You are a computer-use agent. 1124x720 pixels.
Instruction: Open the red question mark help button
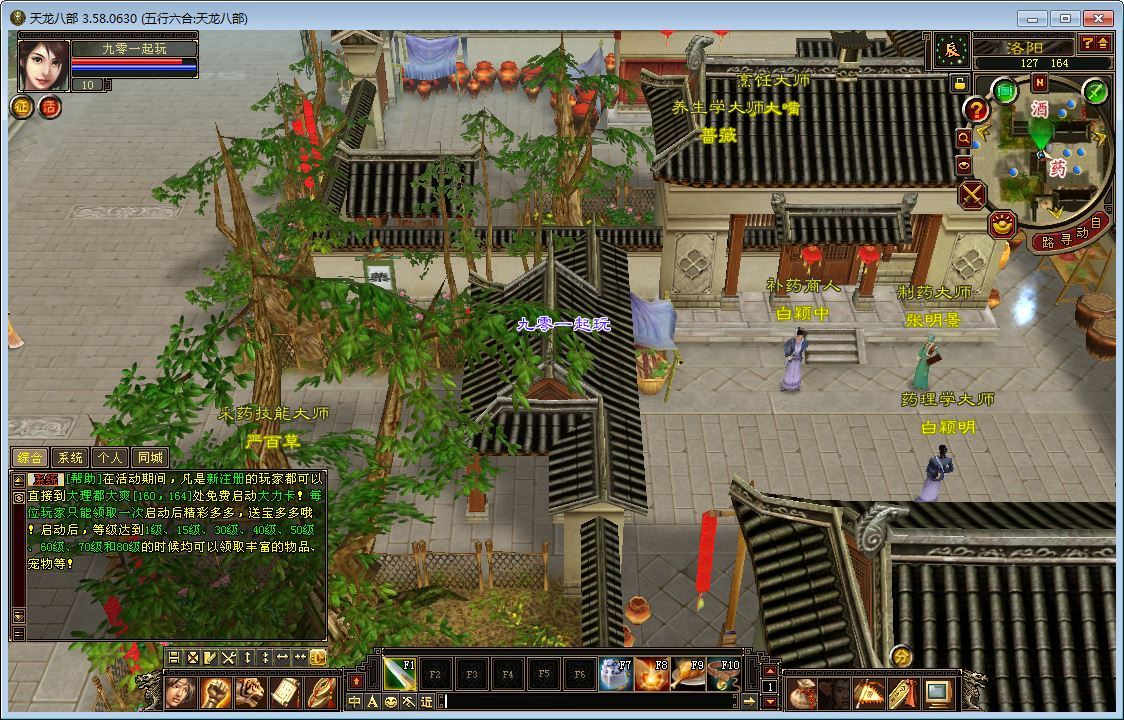[x=976, y=110]
